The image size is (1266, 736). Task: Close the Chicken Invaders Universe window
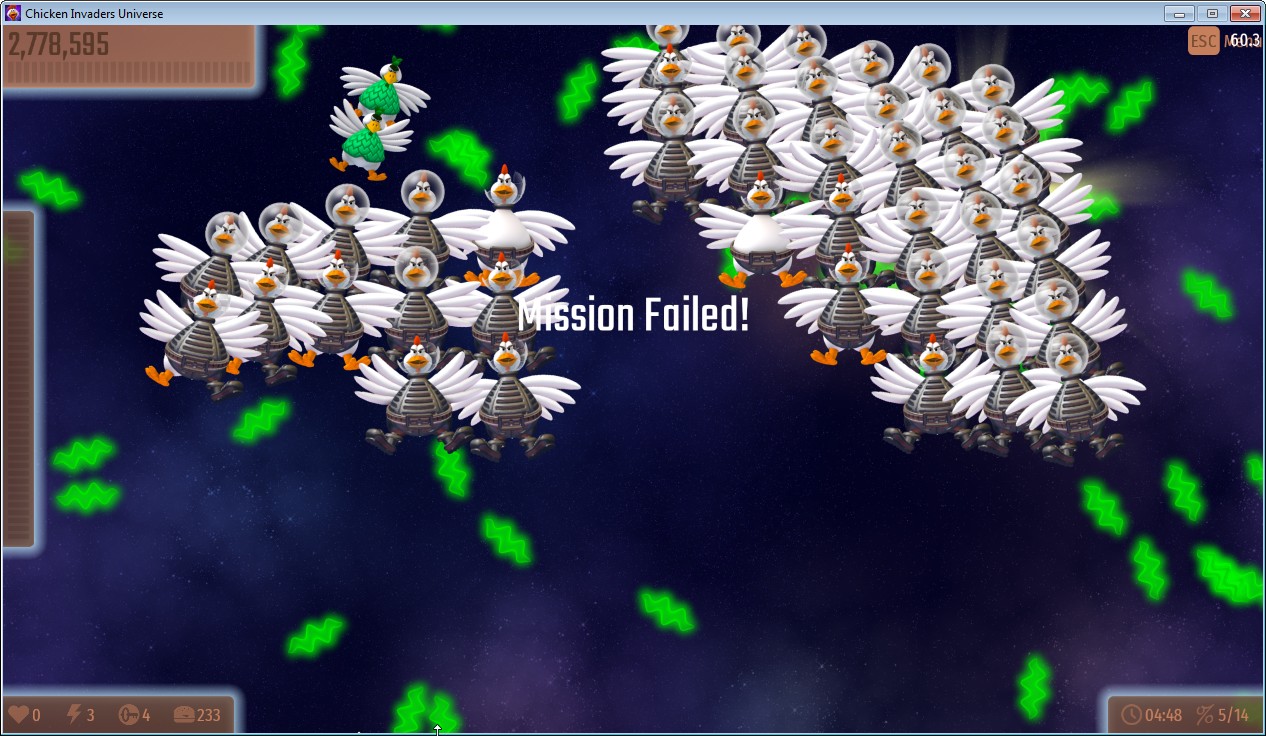tap(1244, 13)
